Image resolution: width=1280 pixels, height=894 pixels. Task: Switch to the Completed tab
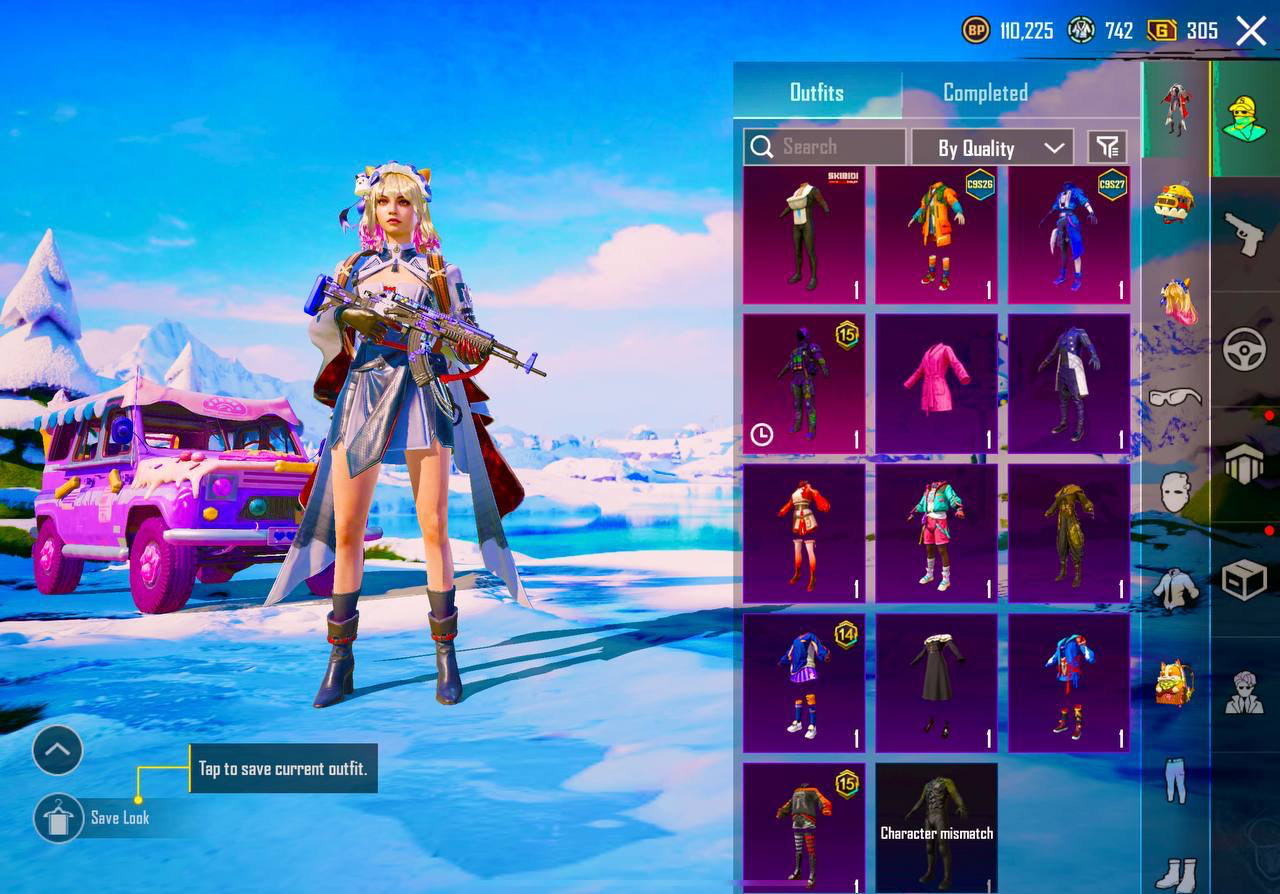point(985,93)
